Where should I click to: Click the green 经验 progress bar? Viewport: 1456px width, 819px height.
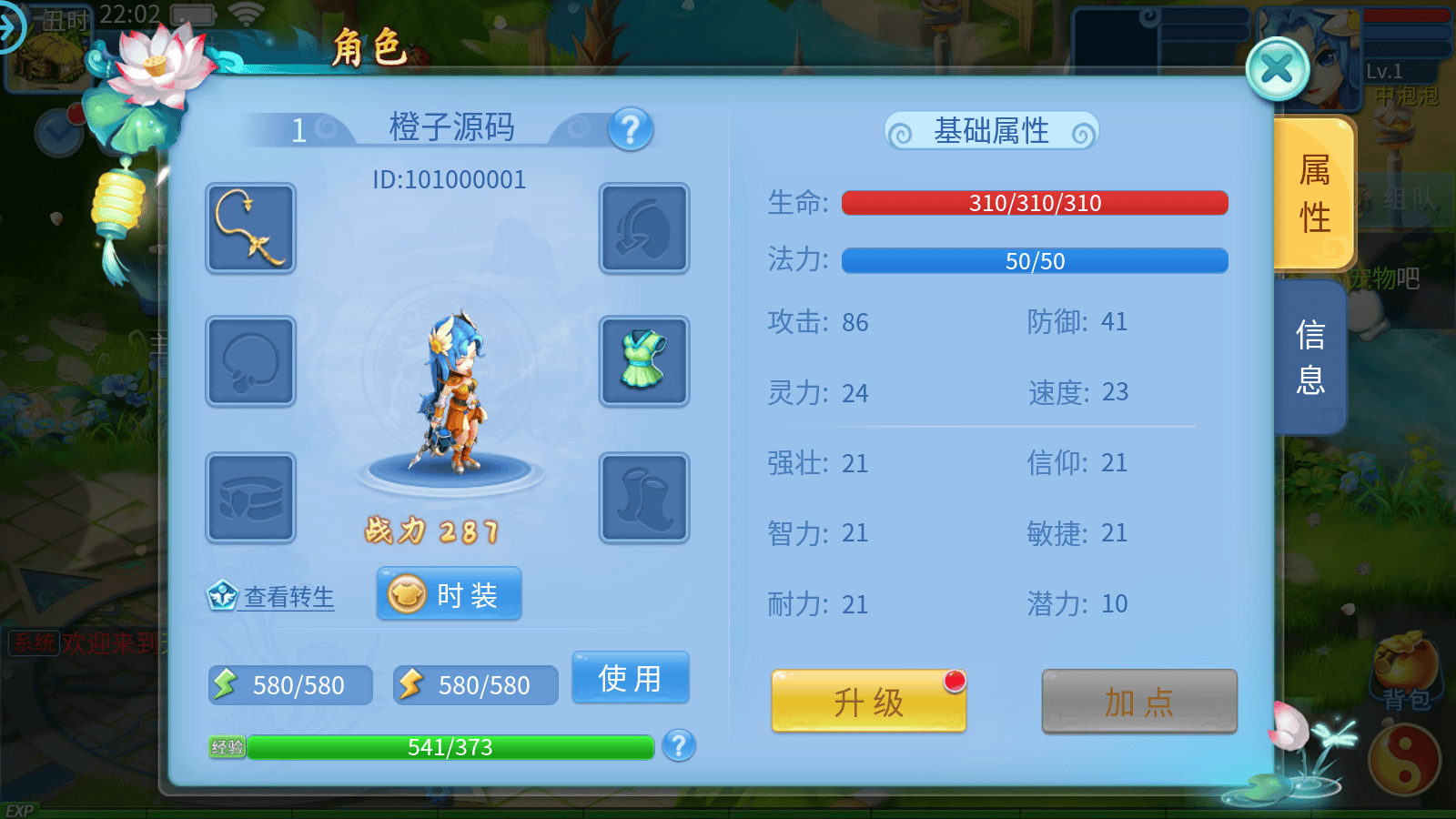(x=452, y=748)
